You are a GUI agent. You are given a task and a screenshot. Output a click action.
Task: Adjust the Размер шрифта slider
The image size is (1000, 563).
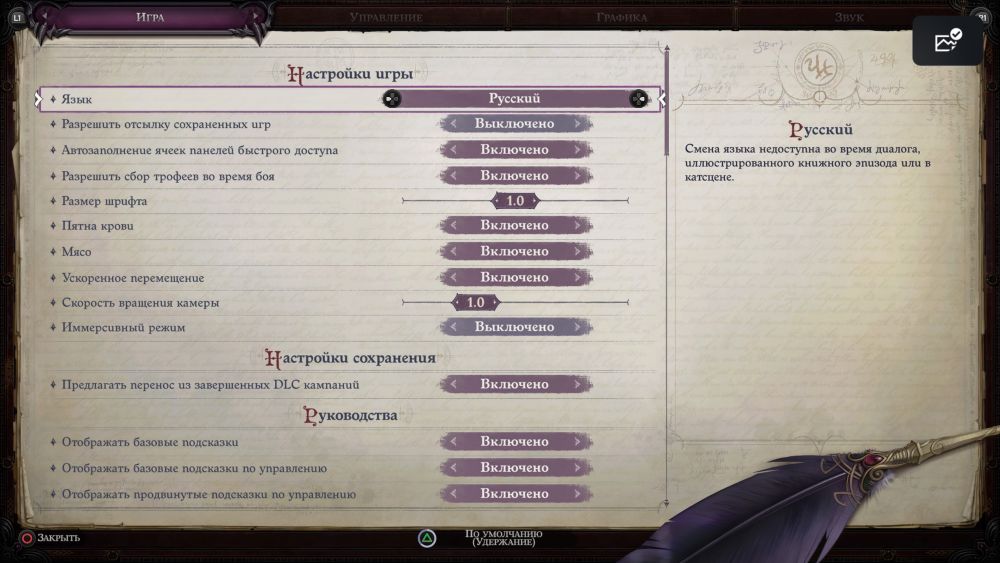coord(515,201)
